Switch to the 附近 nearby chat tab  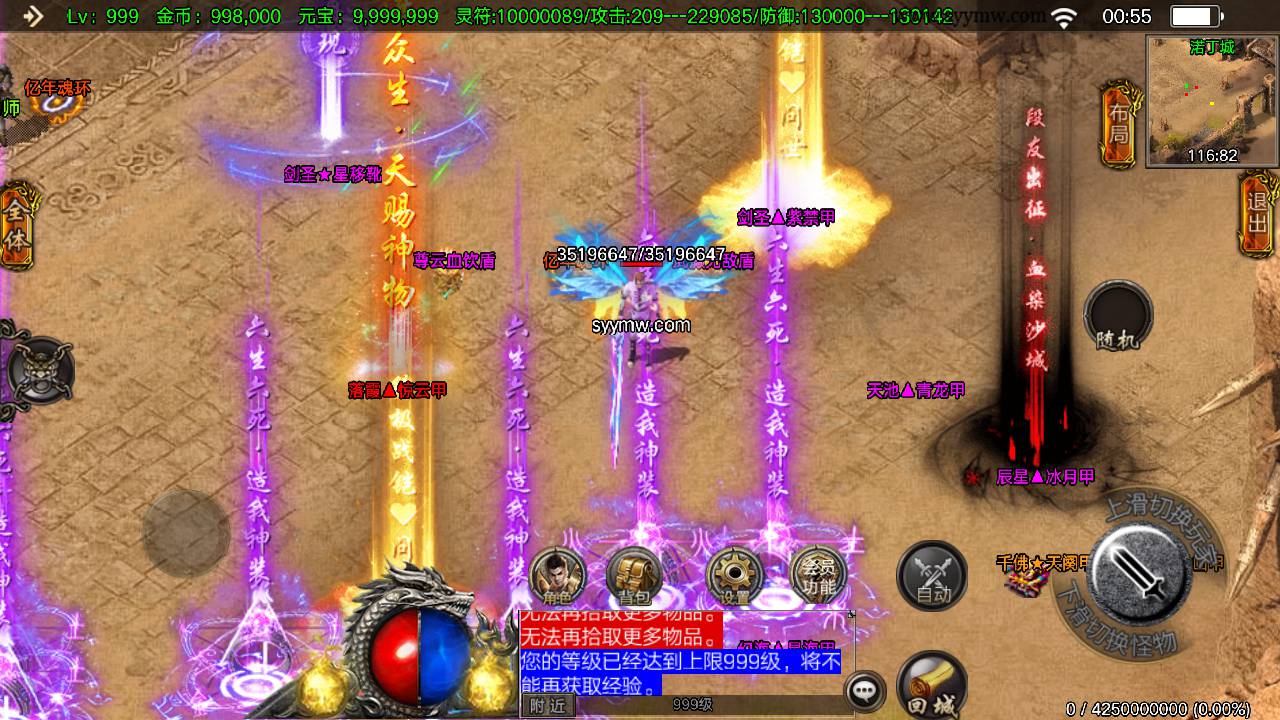coord(547,705)
